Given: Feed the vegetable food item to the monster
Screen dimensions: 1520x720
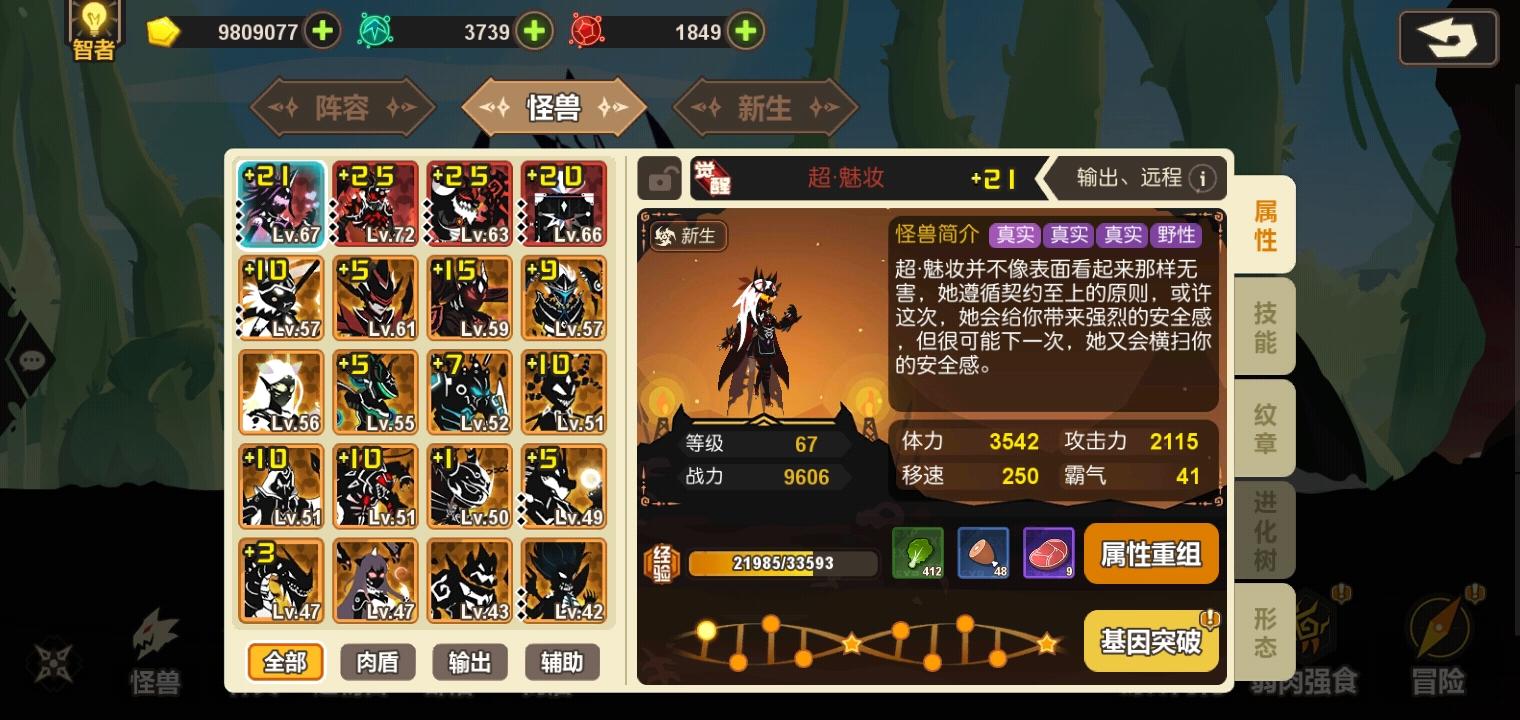Looking at the screenshot, I should coord(917,553).
